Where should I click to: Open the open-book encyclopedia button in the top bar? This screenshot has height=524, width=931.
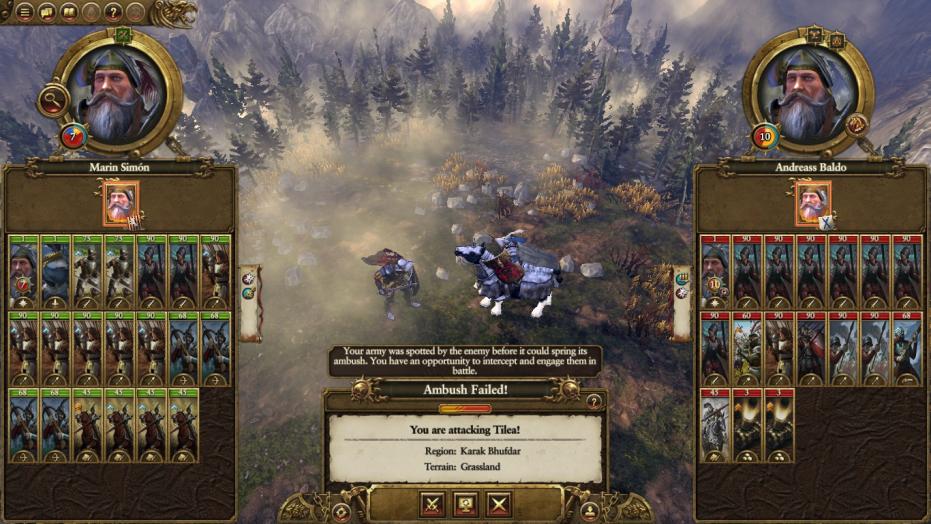(68, 12)
